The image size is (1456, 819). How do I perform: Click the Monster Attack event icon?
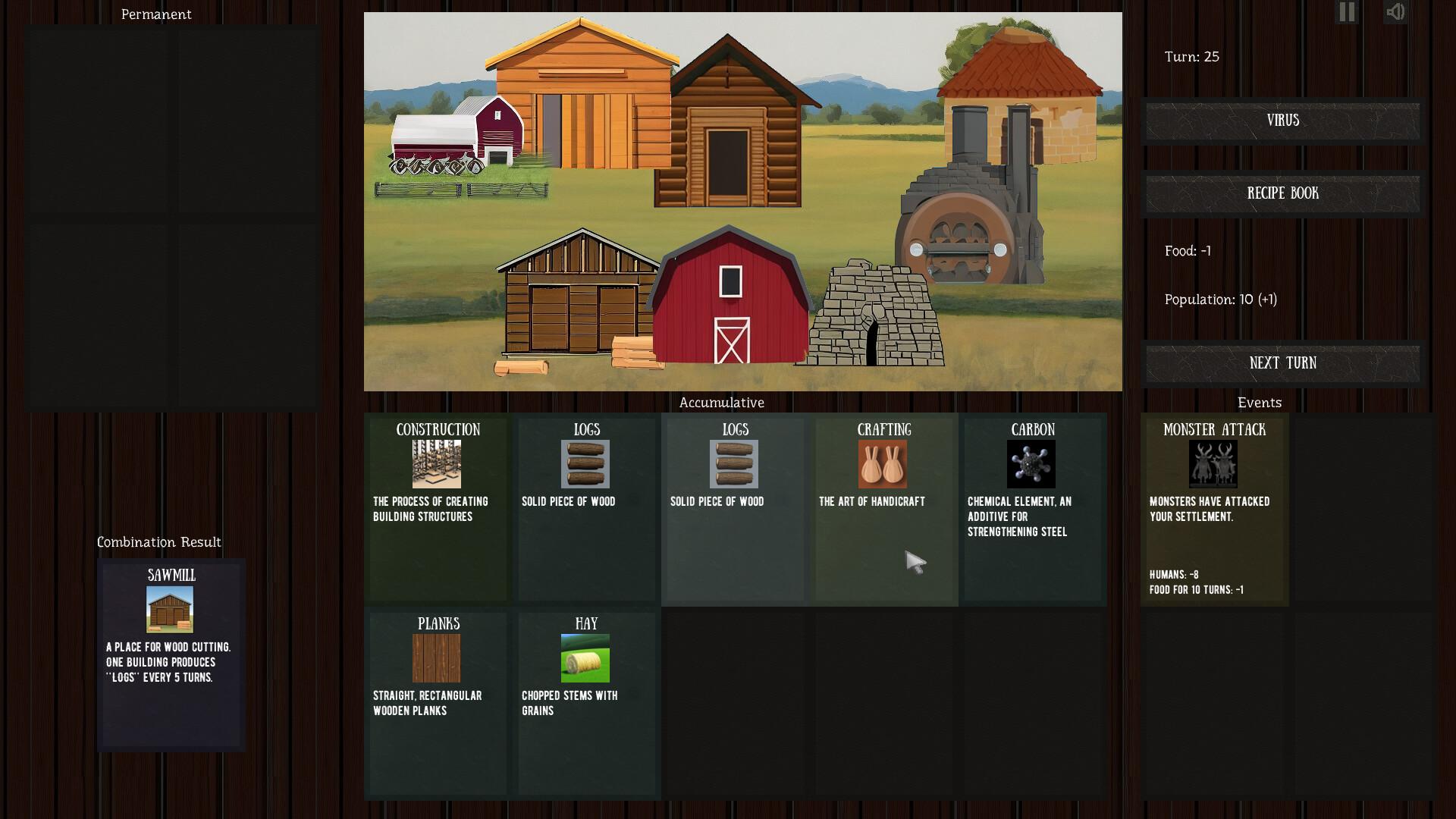coord(1213,465)
